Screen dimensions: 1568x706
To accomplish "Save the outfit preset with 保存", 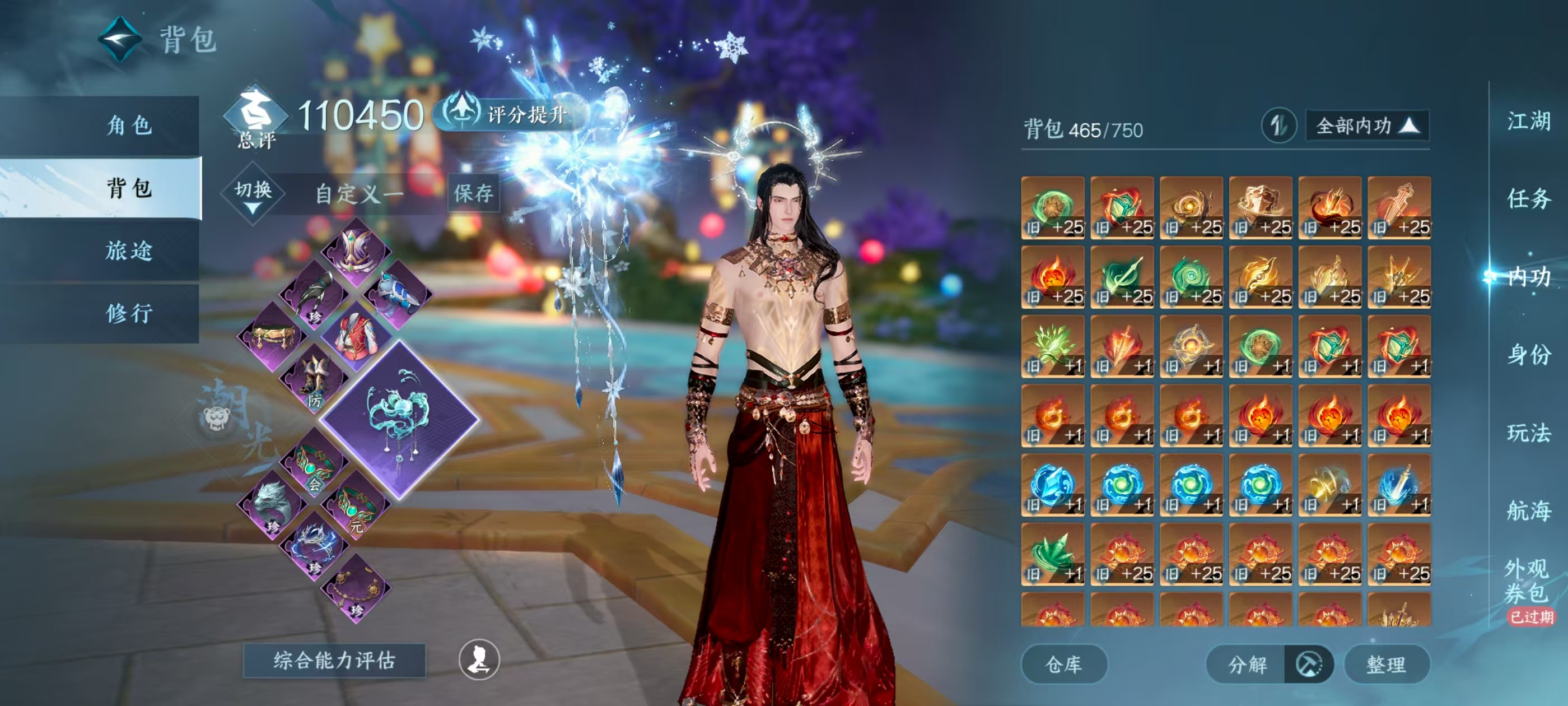I will (x=473, y=194).
